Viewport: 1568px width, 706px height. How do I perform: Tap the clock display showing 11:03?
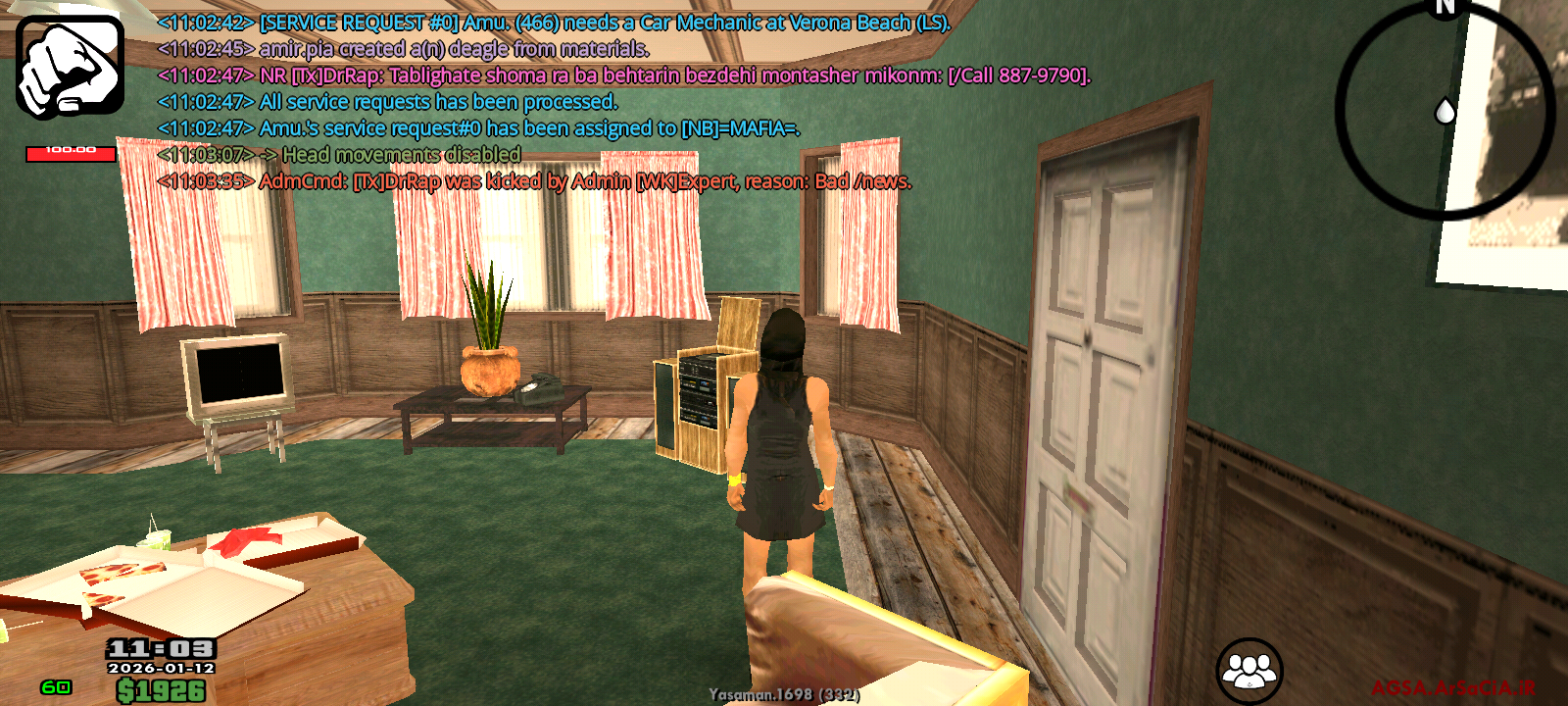[160, 649]
